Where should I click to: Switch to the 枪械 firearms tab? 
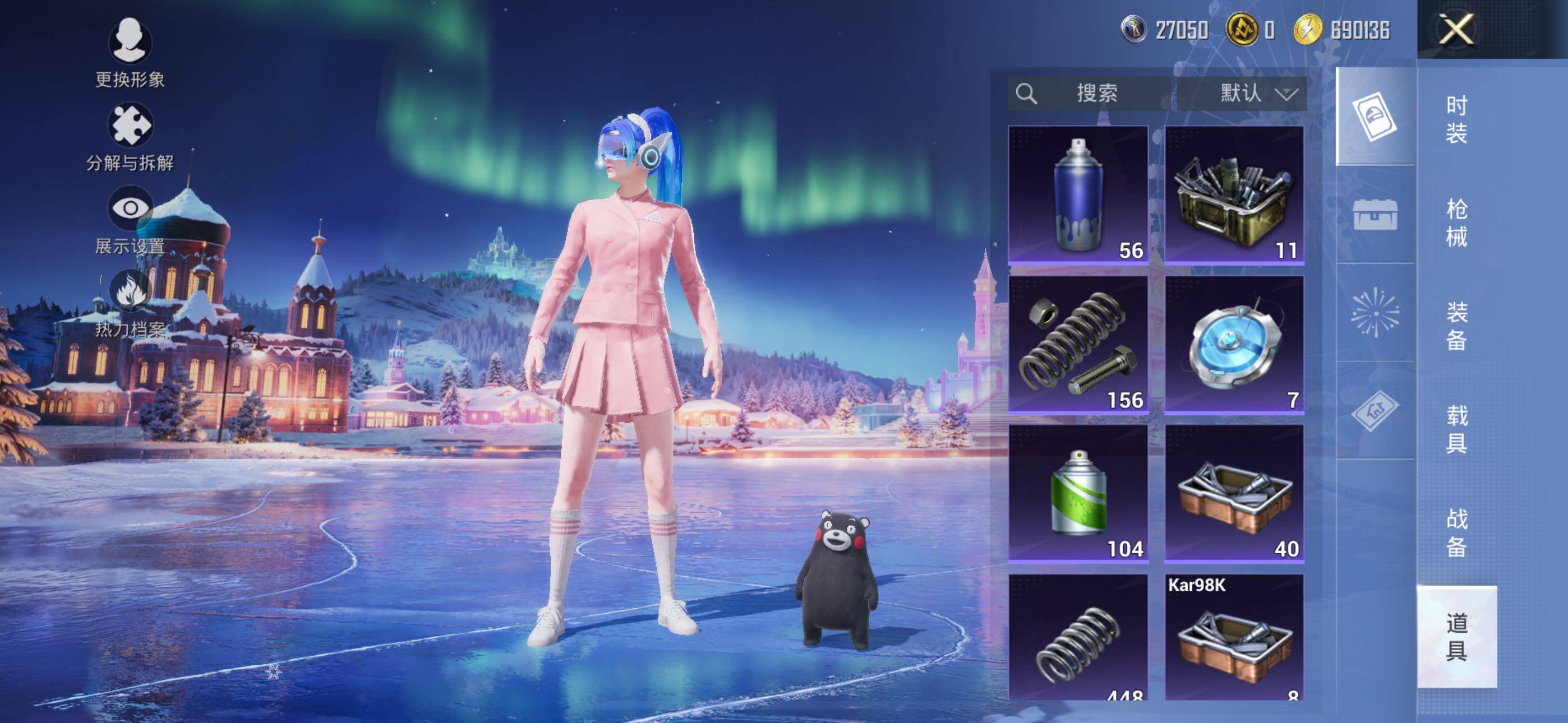(1456, 223)
